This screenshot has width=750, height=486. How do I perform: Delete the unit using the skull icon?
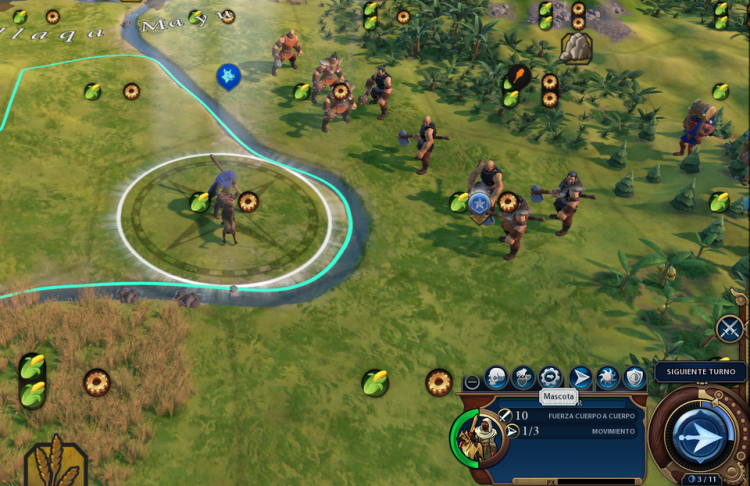pos(497,378)
